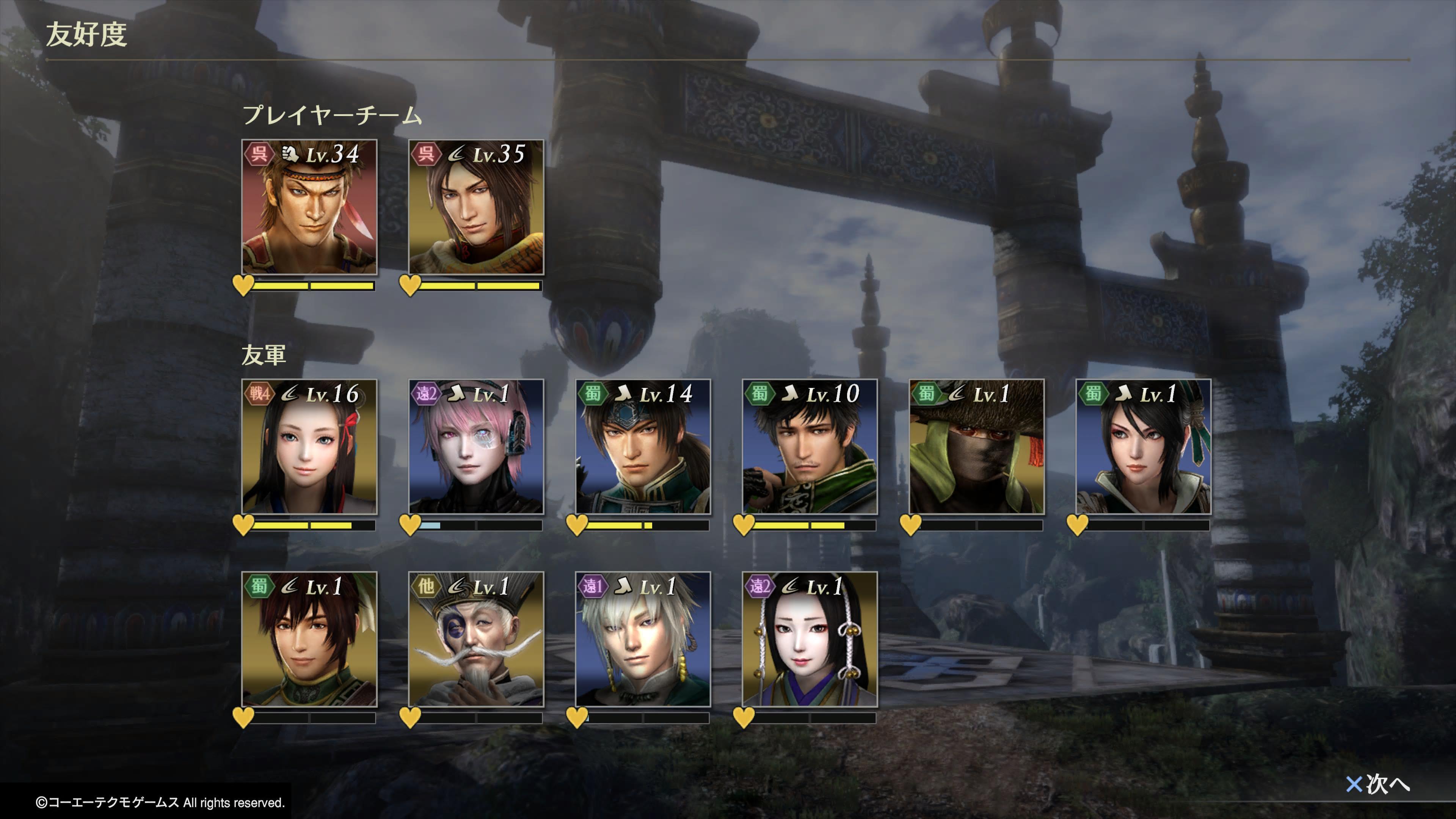Choose the Lv.10 Shu officer in green
The image size is (1456, 819).
(x=810, y=447)
